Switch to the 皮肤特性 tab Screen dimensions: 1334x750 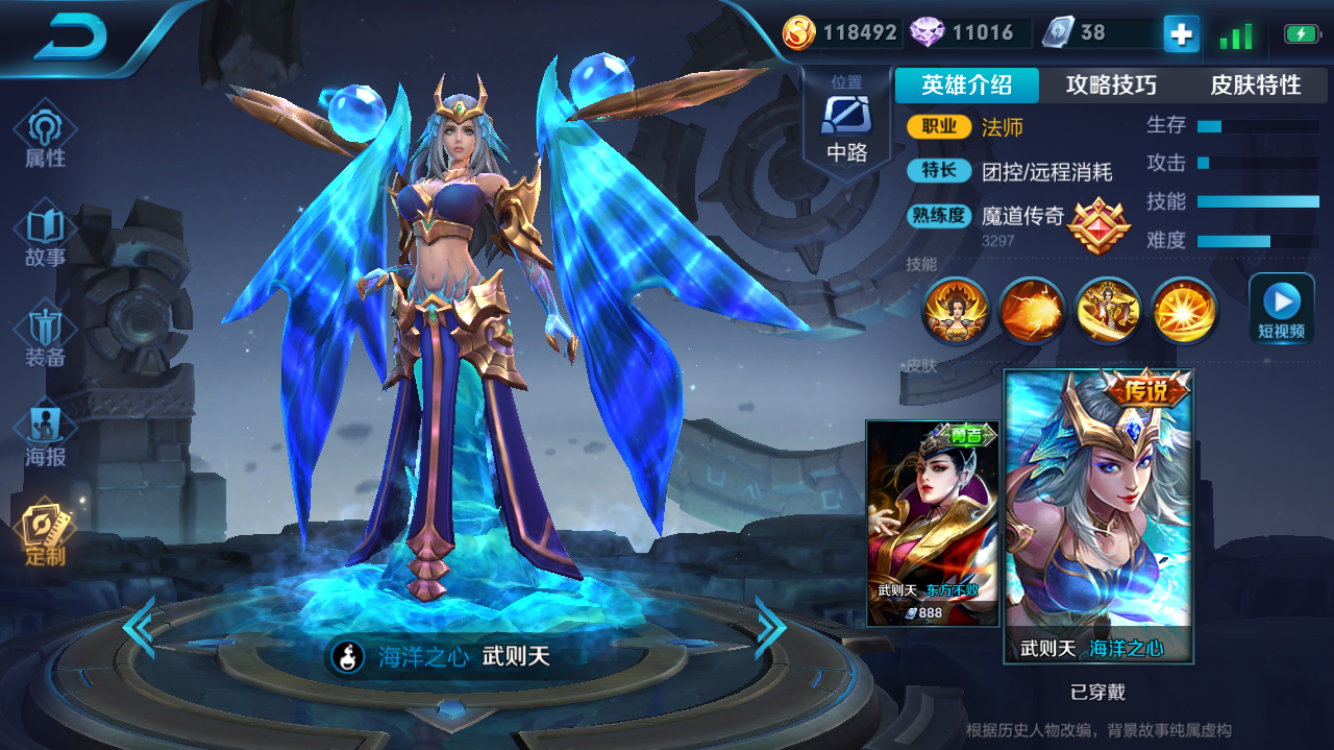(1255, 86)
